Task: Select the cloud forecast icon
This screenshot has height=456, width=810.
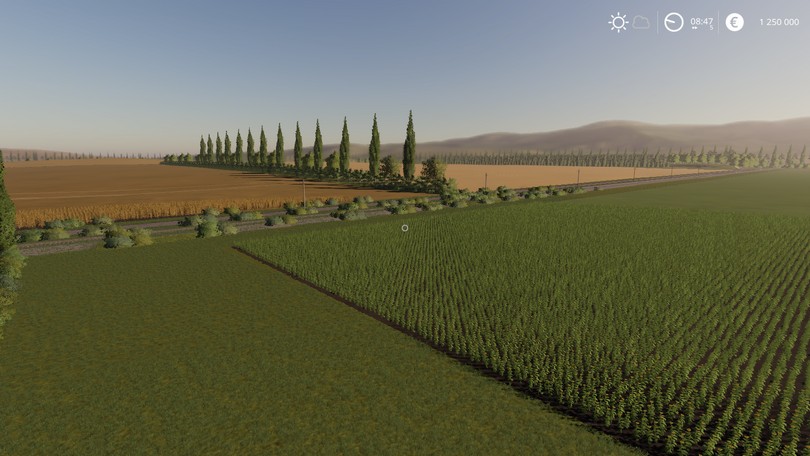Action: point(641,22)
